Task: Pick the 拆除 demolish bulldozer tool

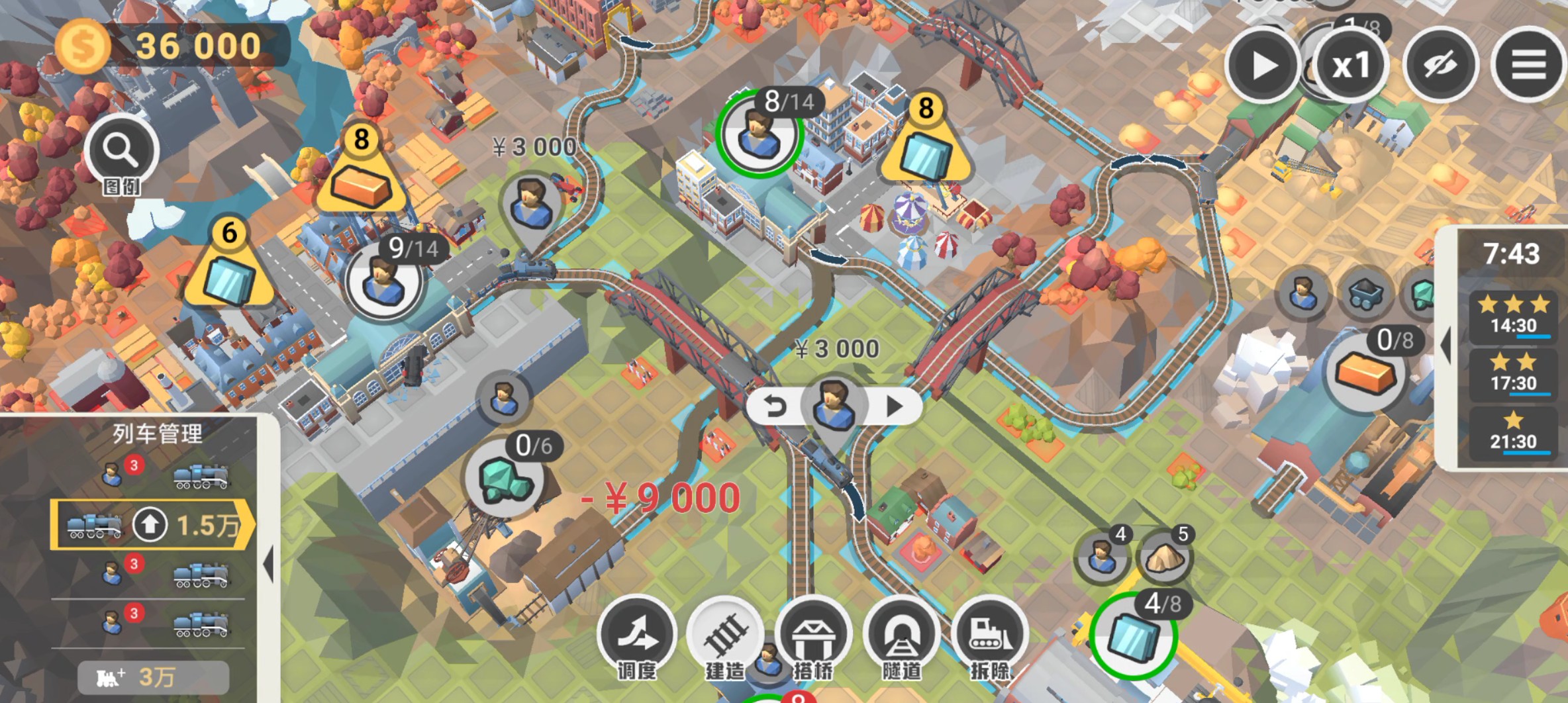Action: click(x=989, y=634)
